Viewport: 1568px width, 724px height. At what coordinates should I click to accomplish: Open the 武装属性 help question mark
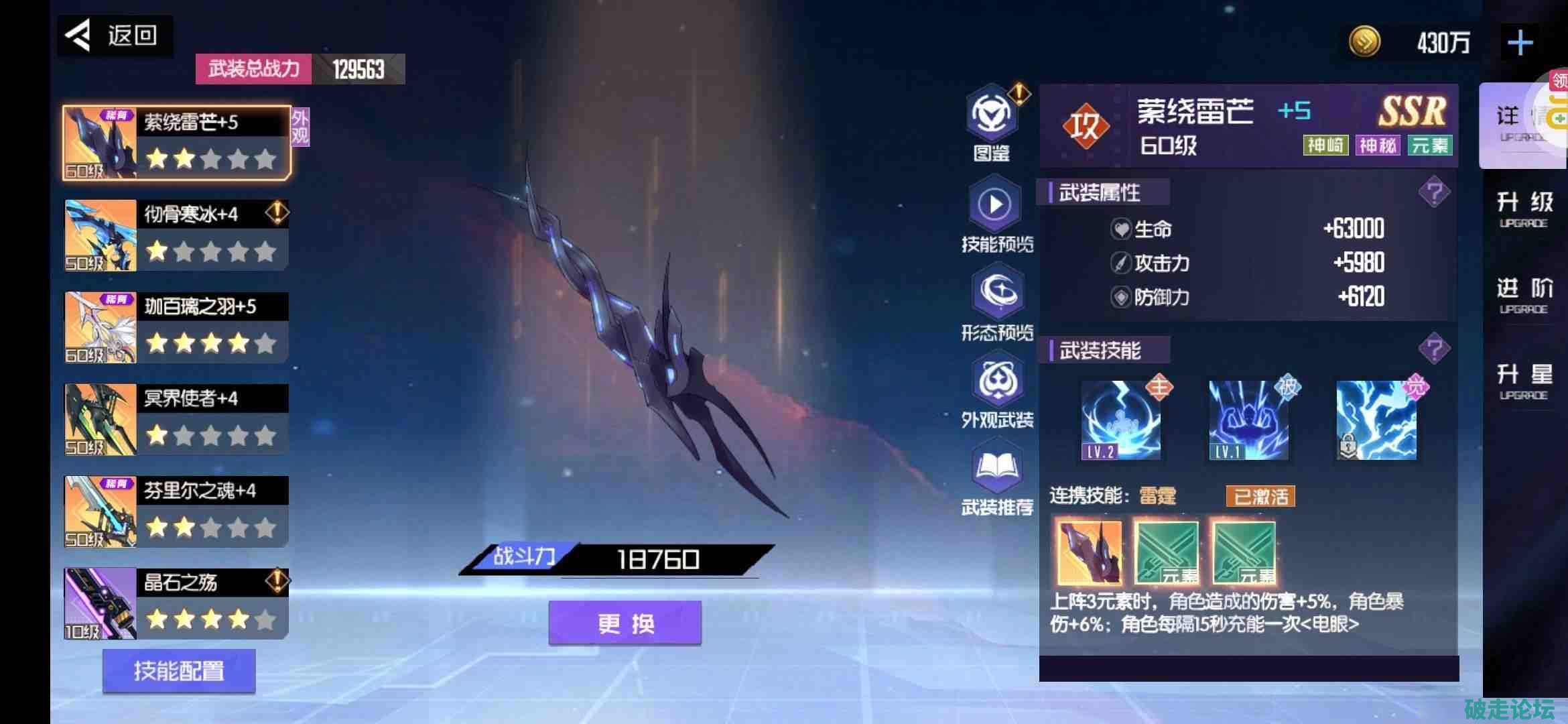(x=1434, y=193)
